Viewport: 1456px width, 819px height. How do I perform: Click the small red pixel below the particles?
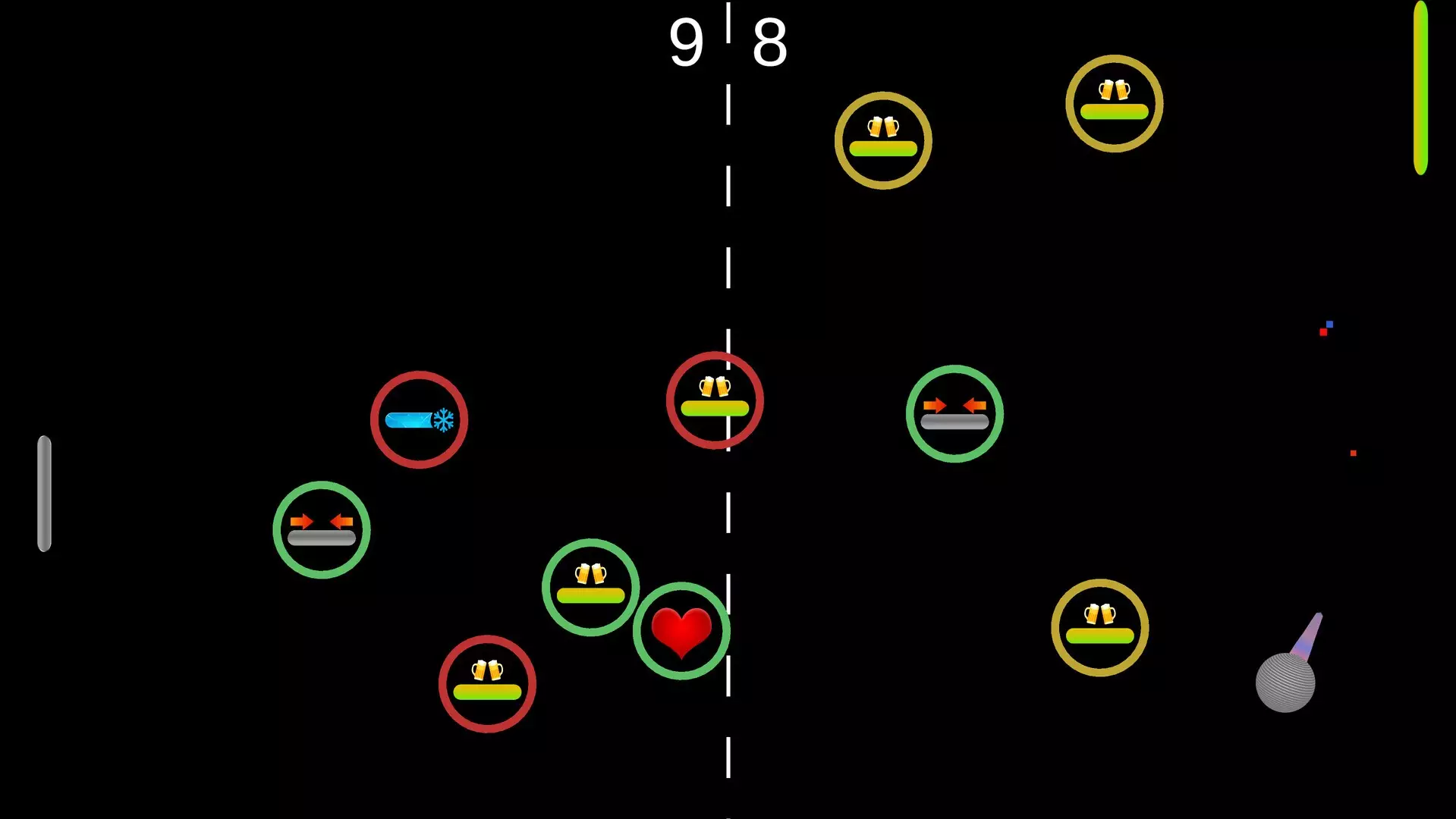point(1353,453)
